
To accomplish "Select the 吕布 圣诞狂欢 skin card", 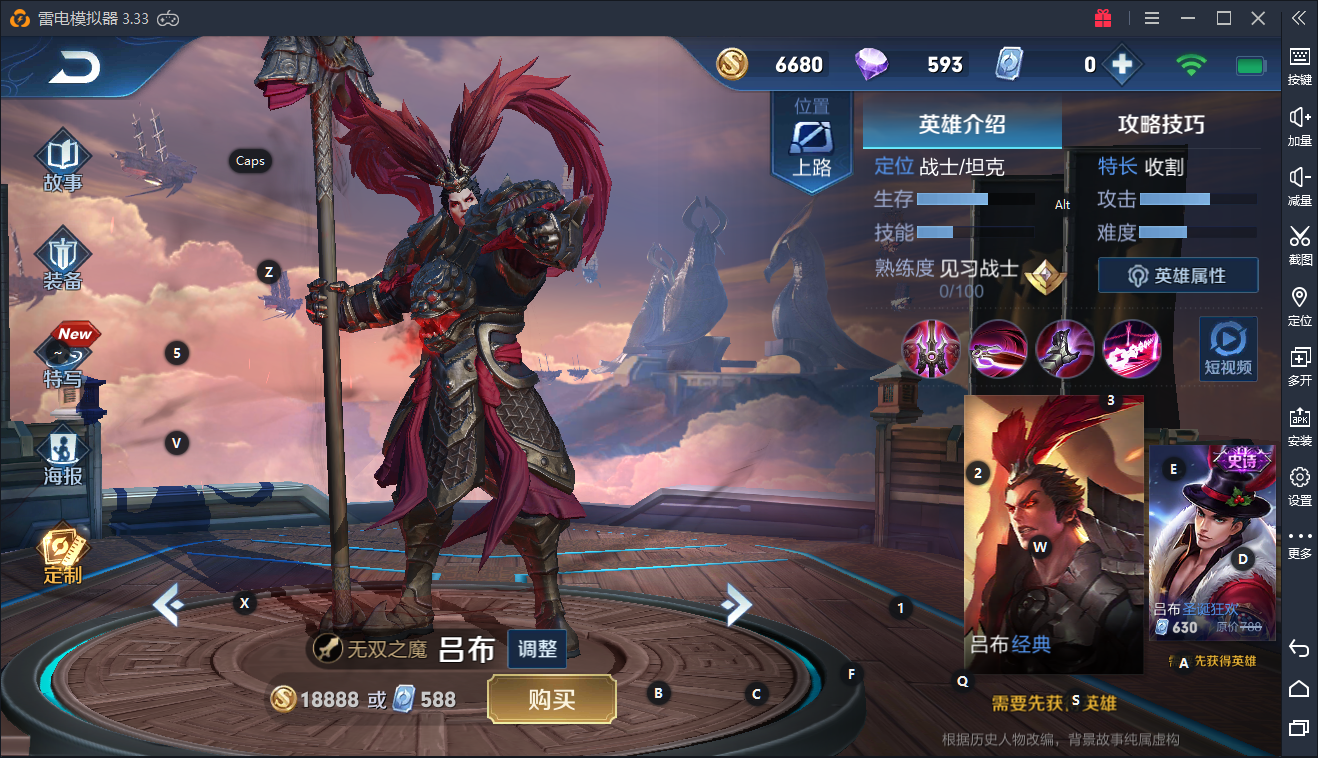I will point(1212,541).
